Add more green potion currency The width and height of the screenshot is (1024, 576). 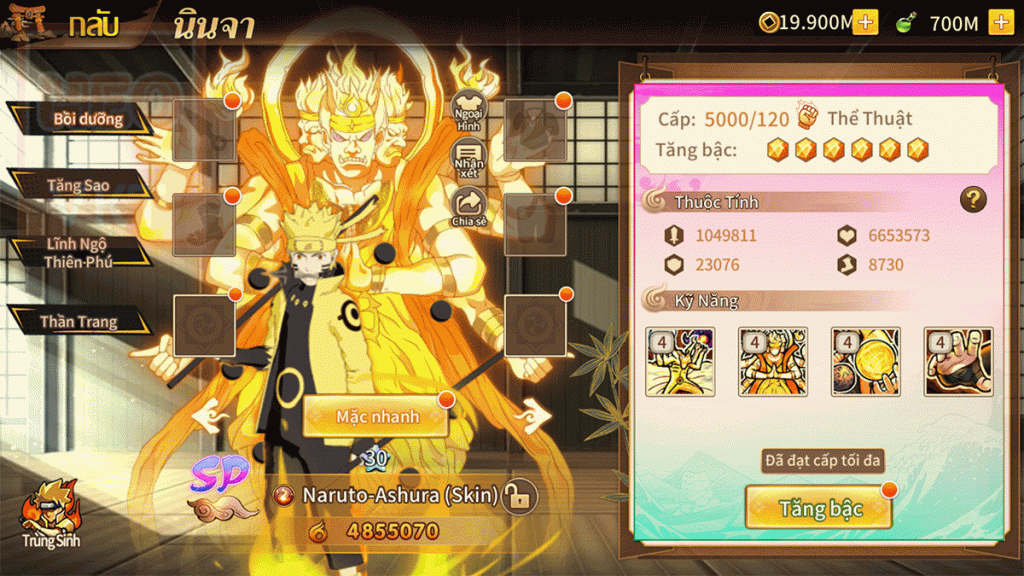pos(1000,22)
